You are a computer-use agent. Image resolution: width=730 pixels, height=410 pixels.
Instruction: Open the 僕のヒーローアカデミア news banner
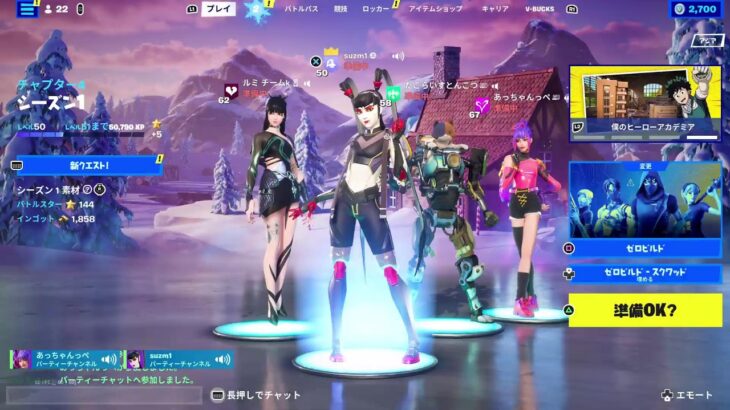645,103
